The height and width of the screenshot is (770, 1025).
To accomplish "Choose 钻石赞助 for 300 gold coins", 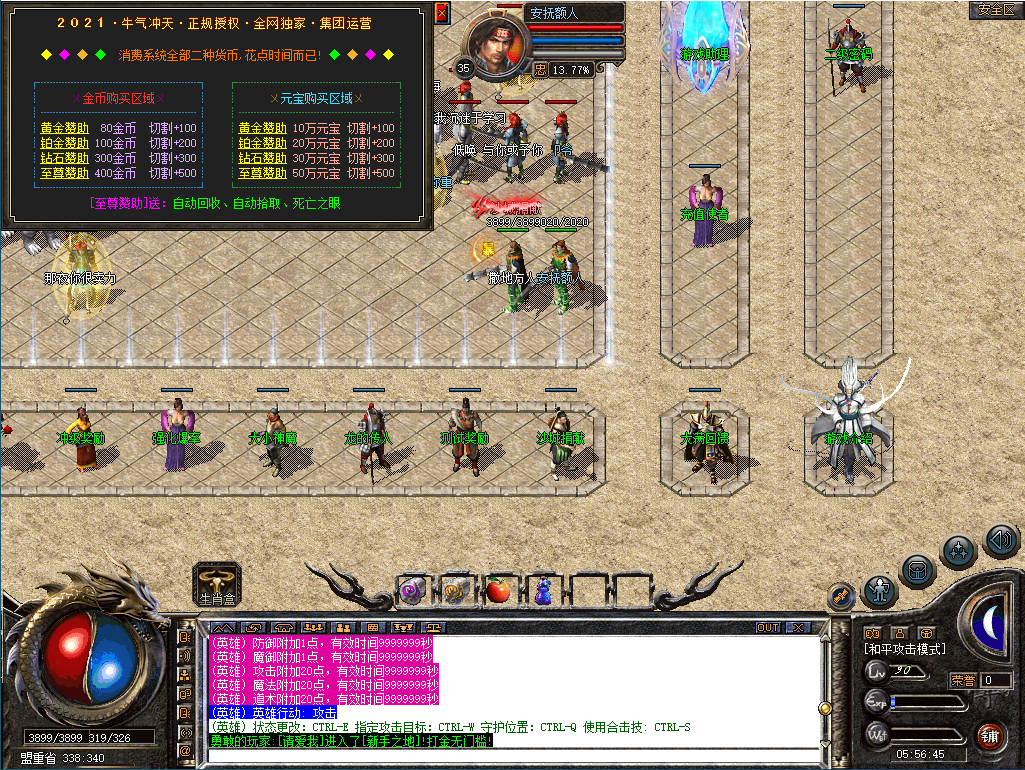I will [x=65, y=158].
